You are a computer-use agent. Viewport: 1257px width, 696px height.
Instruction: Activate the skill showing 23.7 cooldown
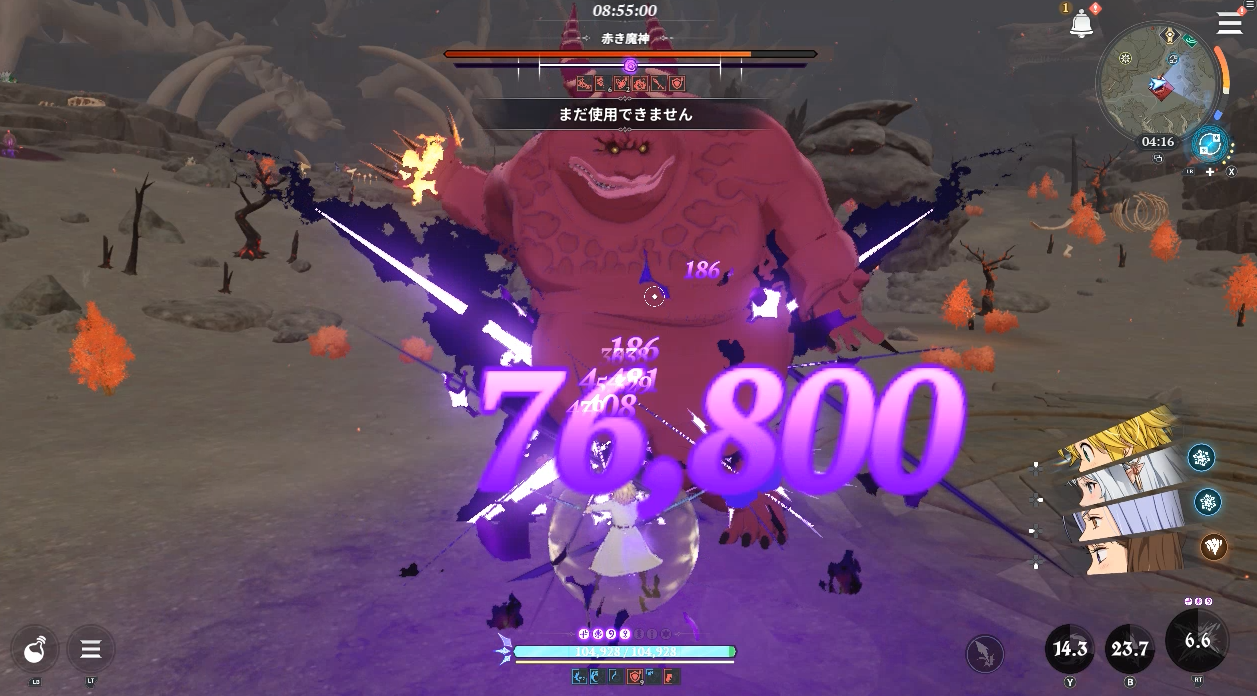click(1130, 649)
